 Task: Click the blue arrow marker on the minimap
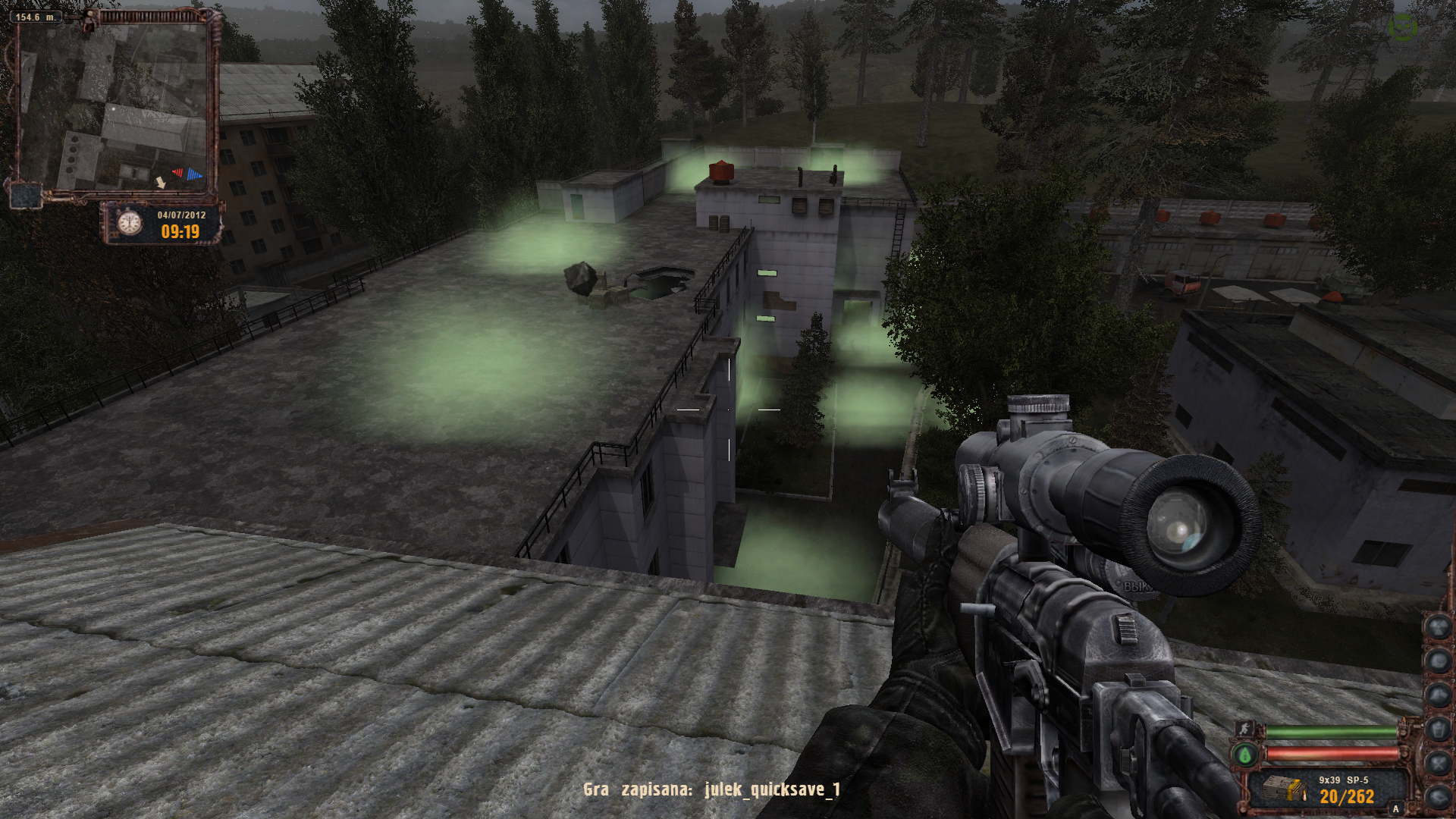[195, 174]
